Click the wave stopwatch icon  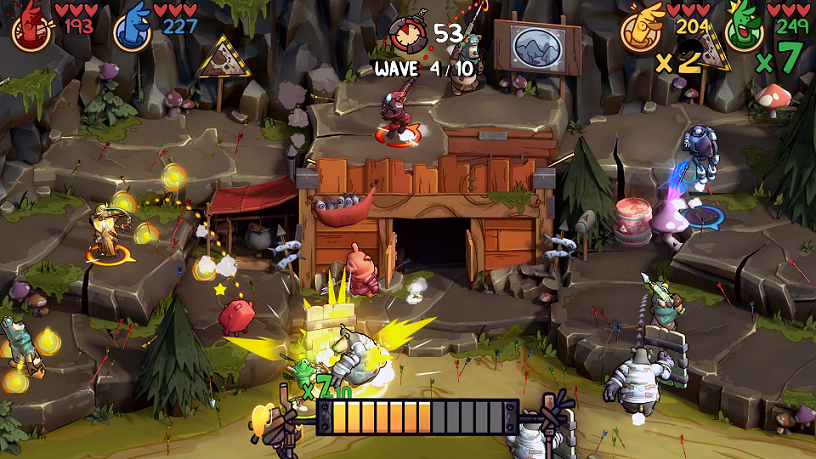click(409, 35)
